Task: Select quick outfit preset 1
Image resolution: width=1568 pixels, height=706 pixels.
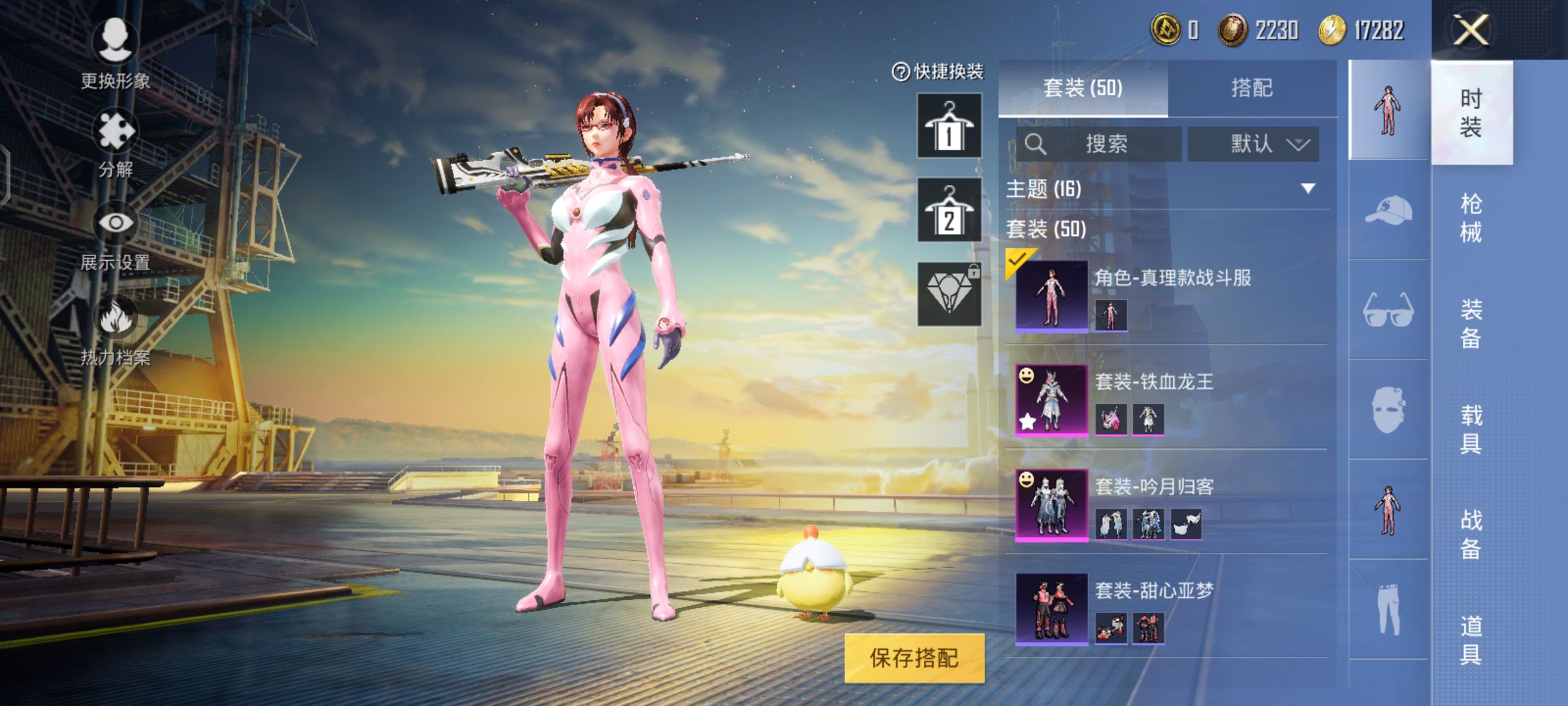Action: click(949, 126)
